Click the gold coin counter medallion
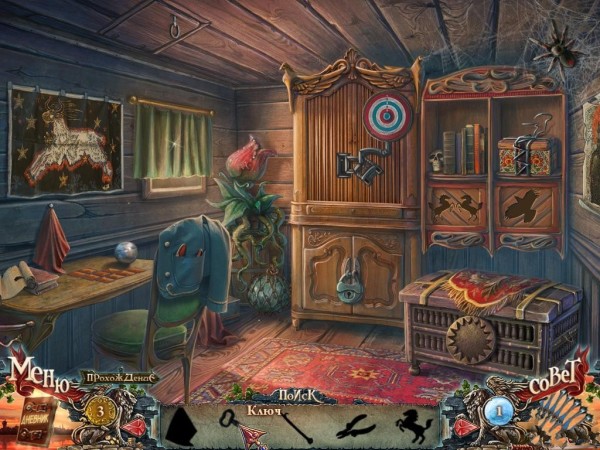Viewport: 600px width, 450px height. (100, 409)
